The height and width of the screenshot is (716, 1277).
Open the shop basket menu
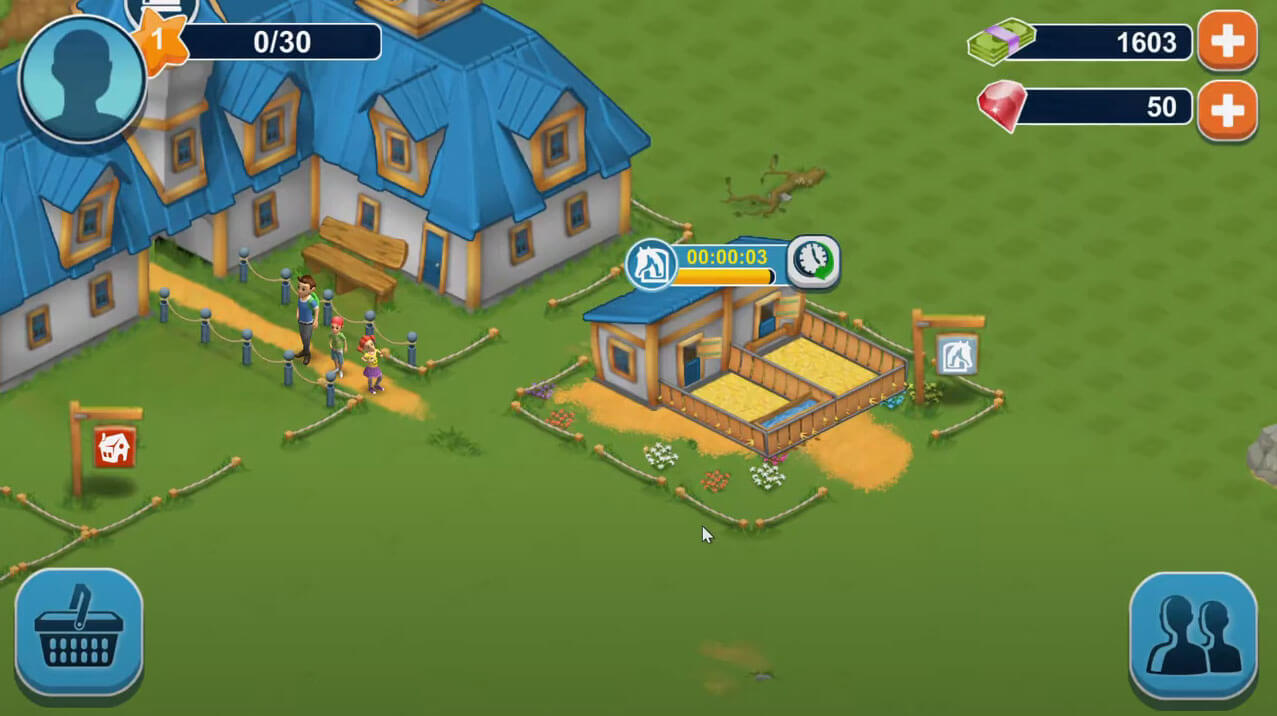coord(79,630)
